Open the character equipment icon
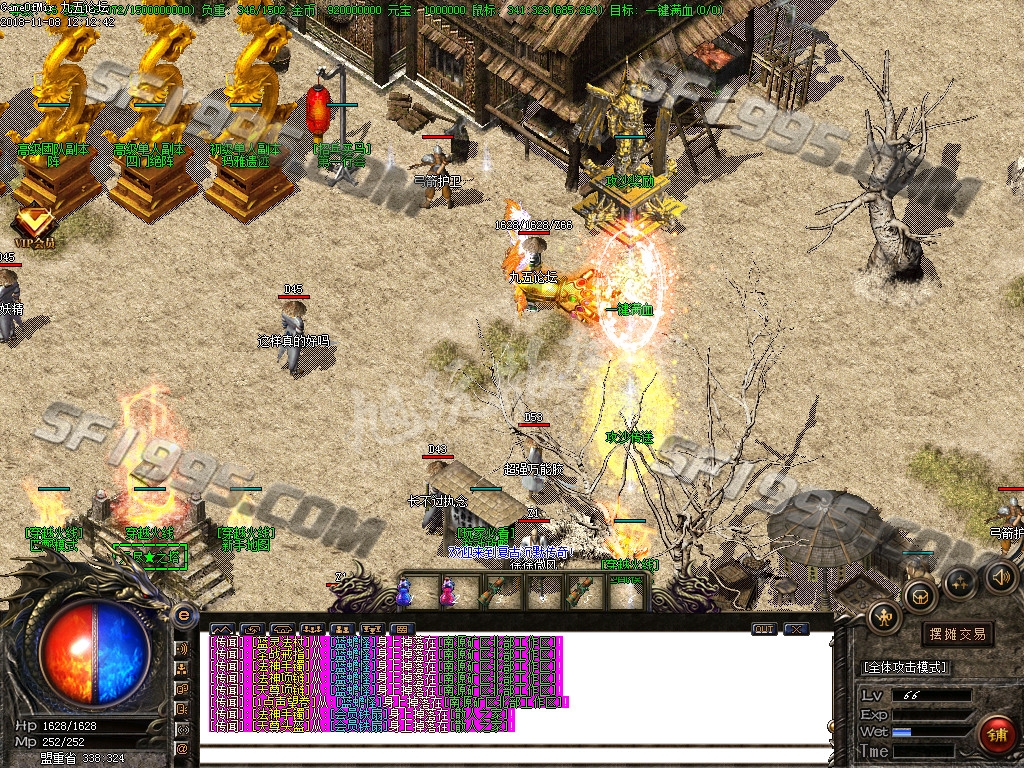The height and width of the screenshot is (768, 1024). coord(884,617)
